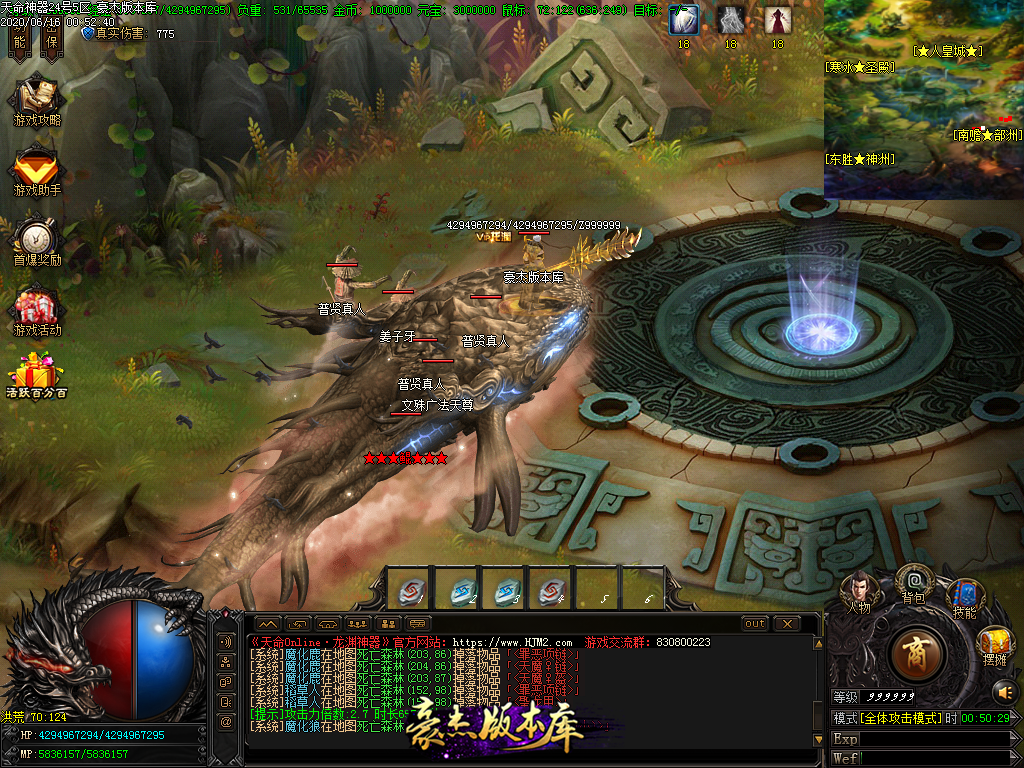Screen dimensions: 1024x768
Task: Open the 人物 character panel
Action: click(859, 589)
